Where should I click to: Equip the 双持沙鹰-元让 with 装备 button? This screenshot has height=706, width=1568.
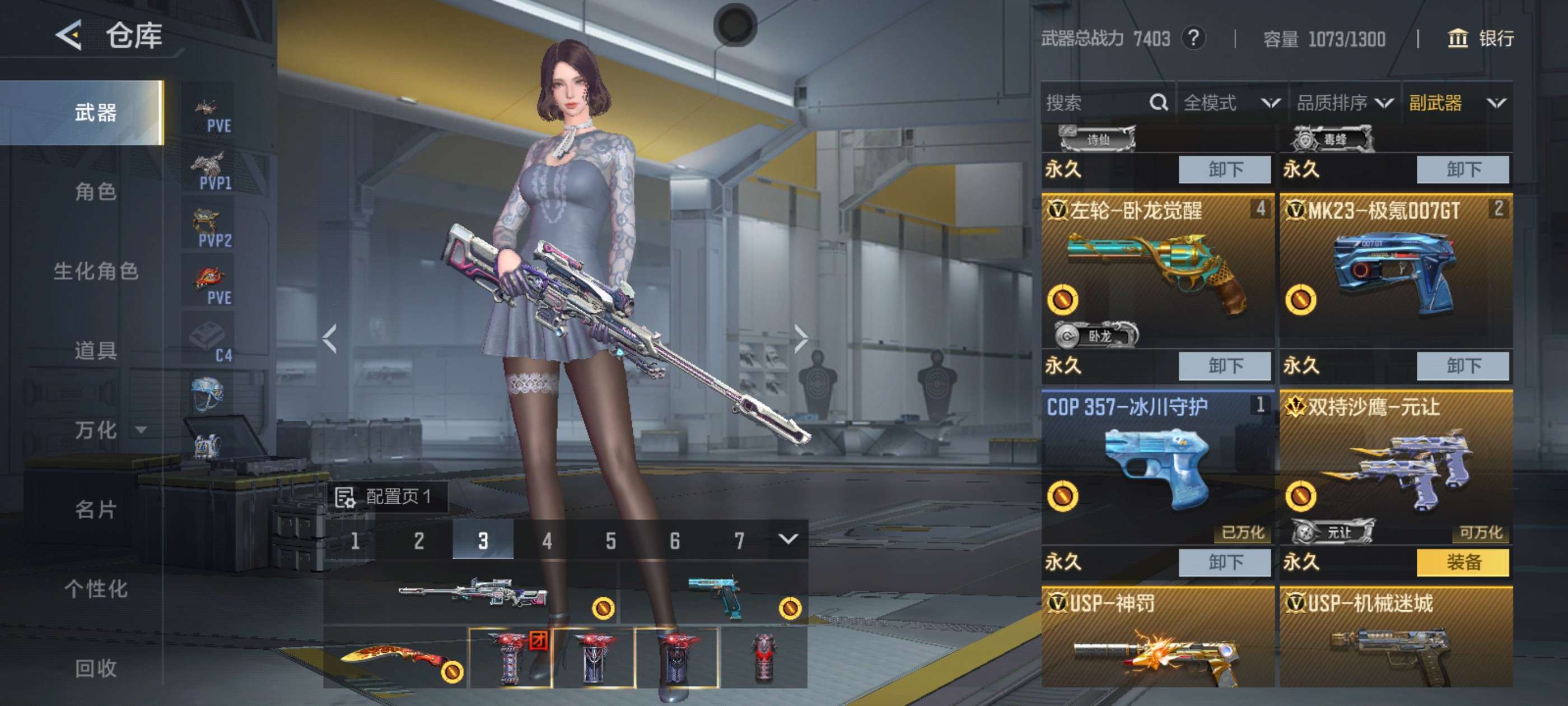pos(1462,562)
